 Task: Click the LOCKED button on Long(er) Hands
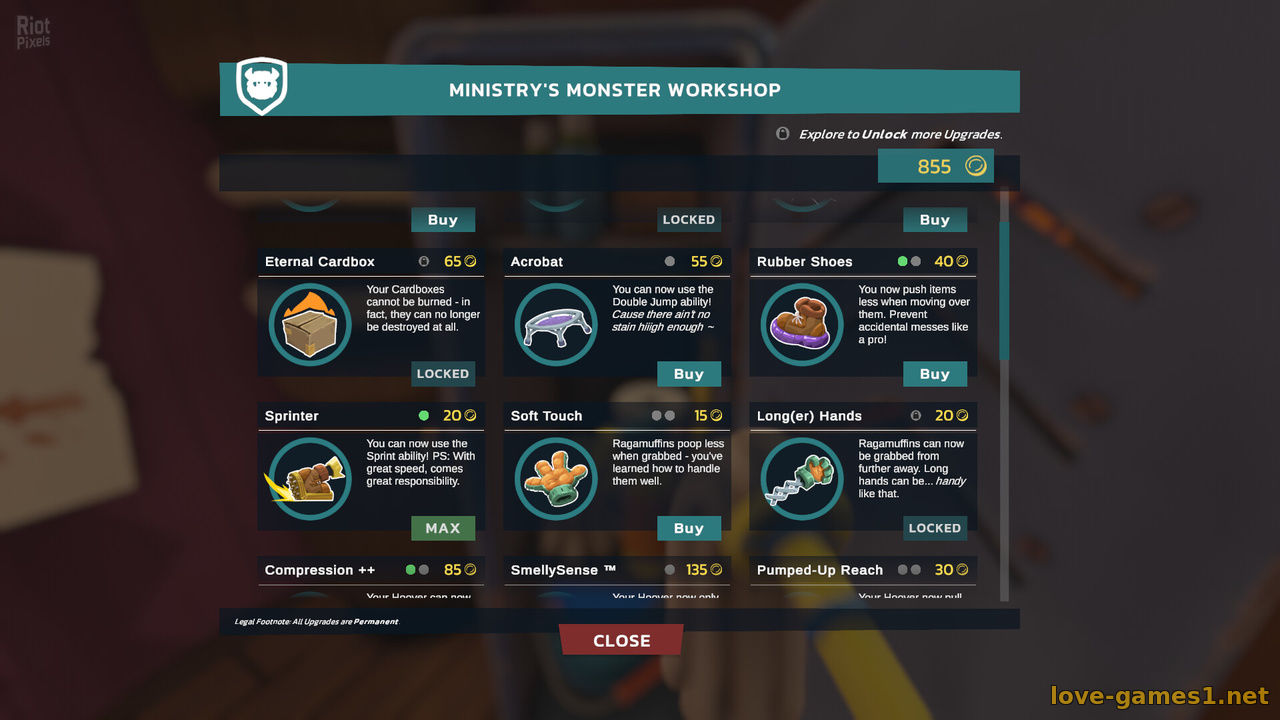pyautogui.click(x=934, y=528)
